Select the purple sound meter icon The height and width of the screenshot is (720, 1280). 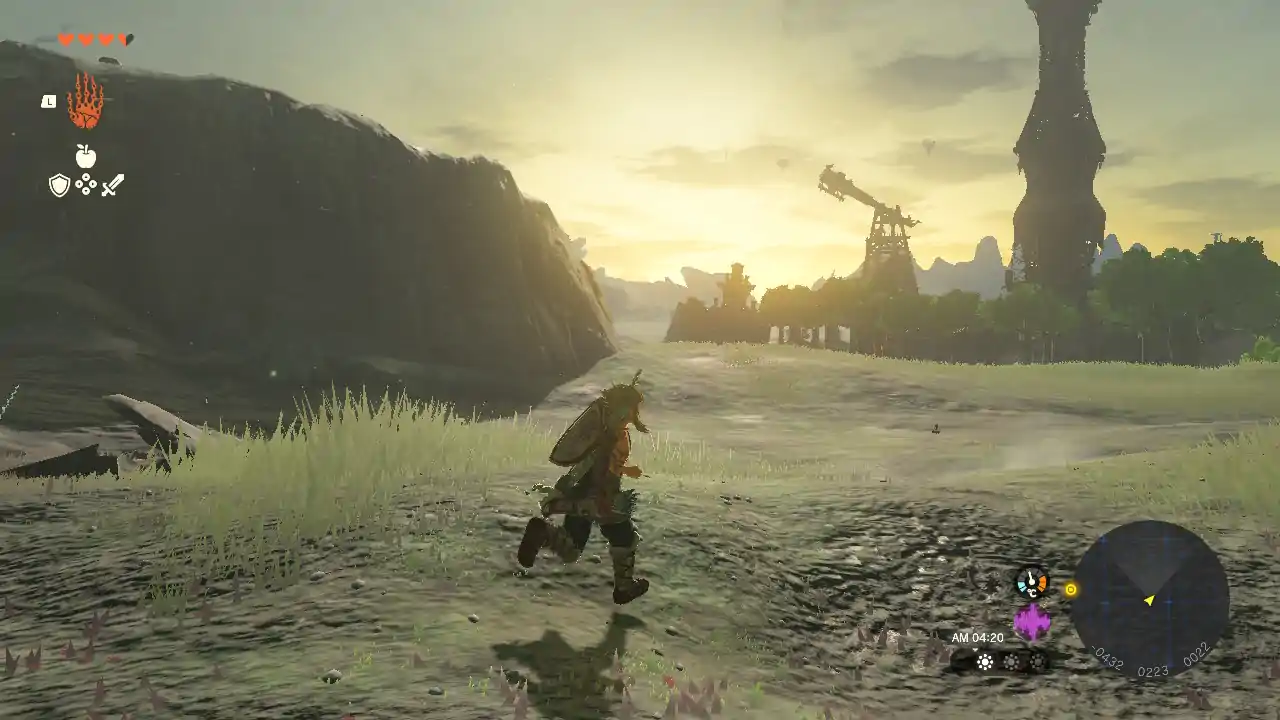1031,622
